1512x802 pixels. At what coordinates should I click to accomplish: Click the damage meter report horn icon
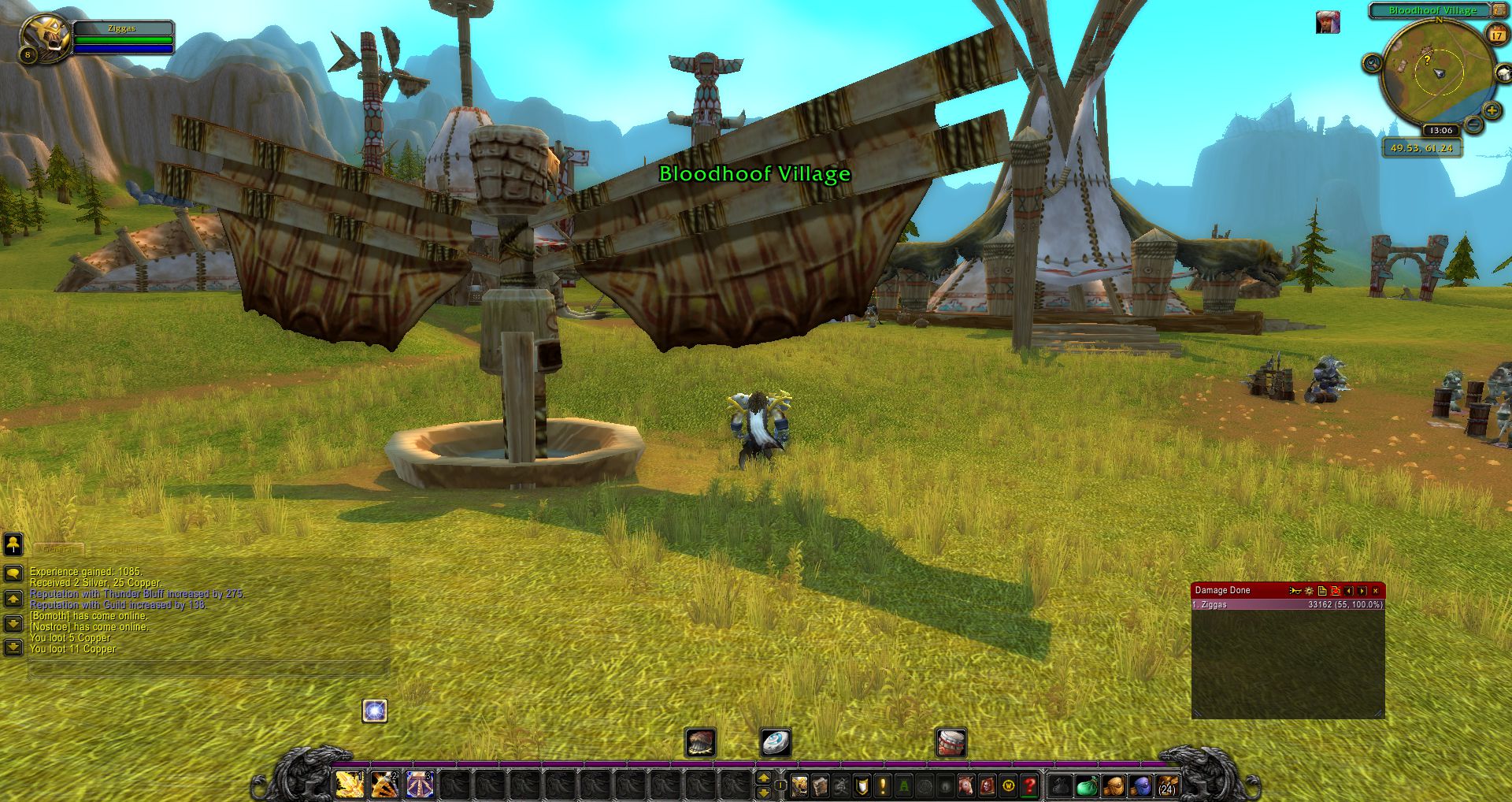[x=1295, y=591]
